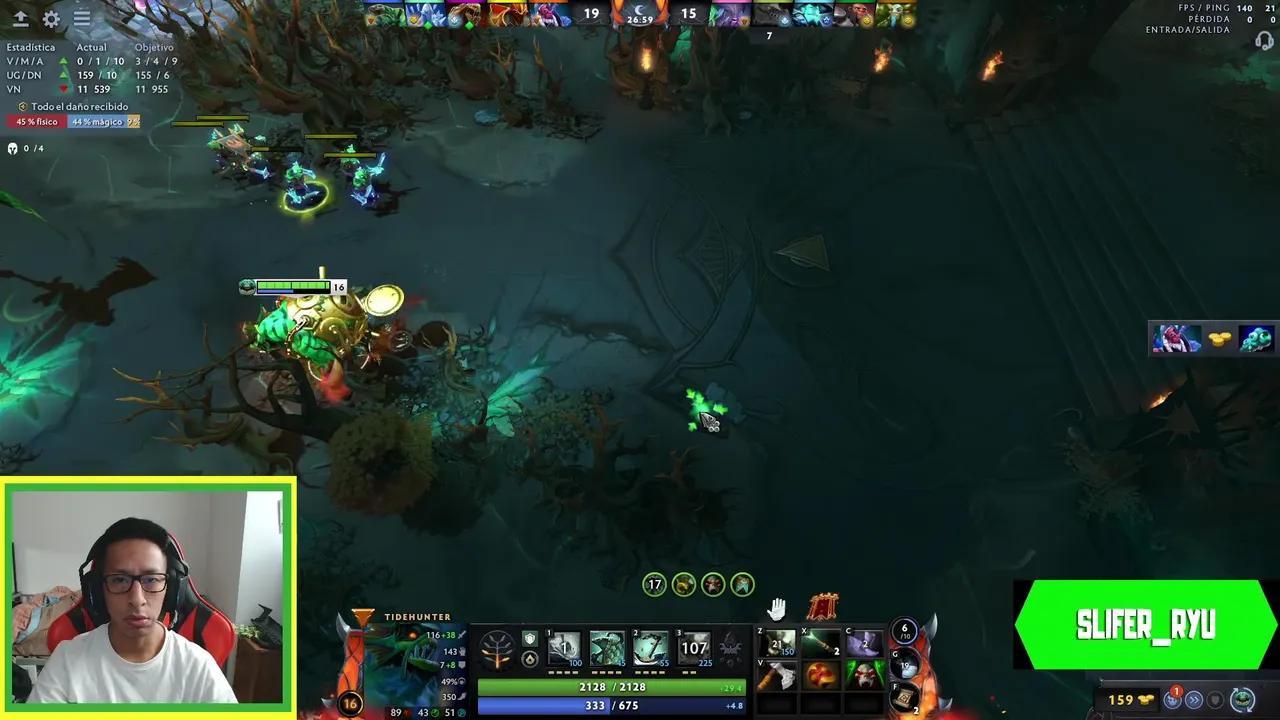Open Tidehunter's talent tree icon
This screenshot has height=720, width=1280.
pyautogui.click(x=496, y=648)
